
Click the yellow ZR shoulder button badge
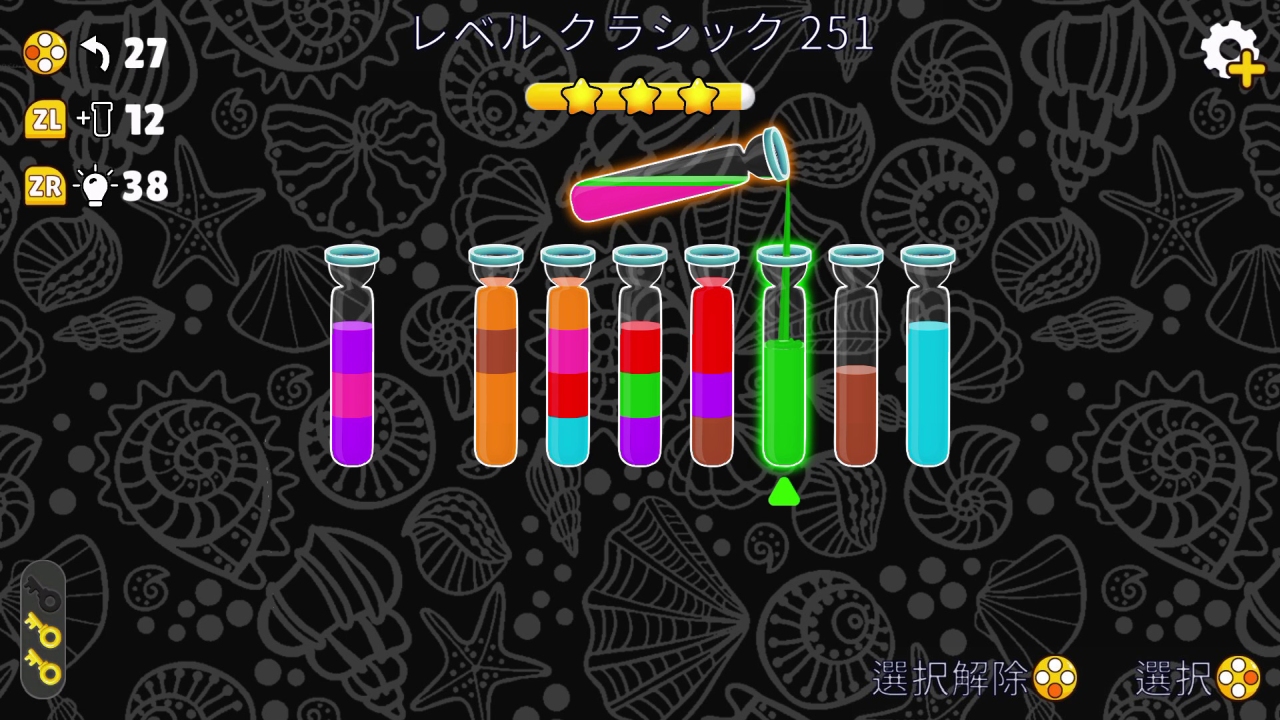44,186
